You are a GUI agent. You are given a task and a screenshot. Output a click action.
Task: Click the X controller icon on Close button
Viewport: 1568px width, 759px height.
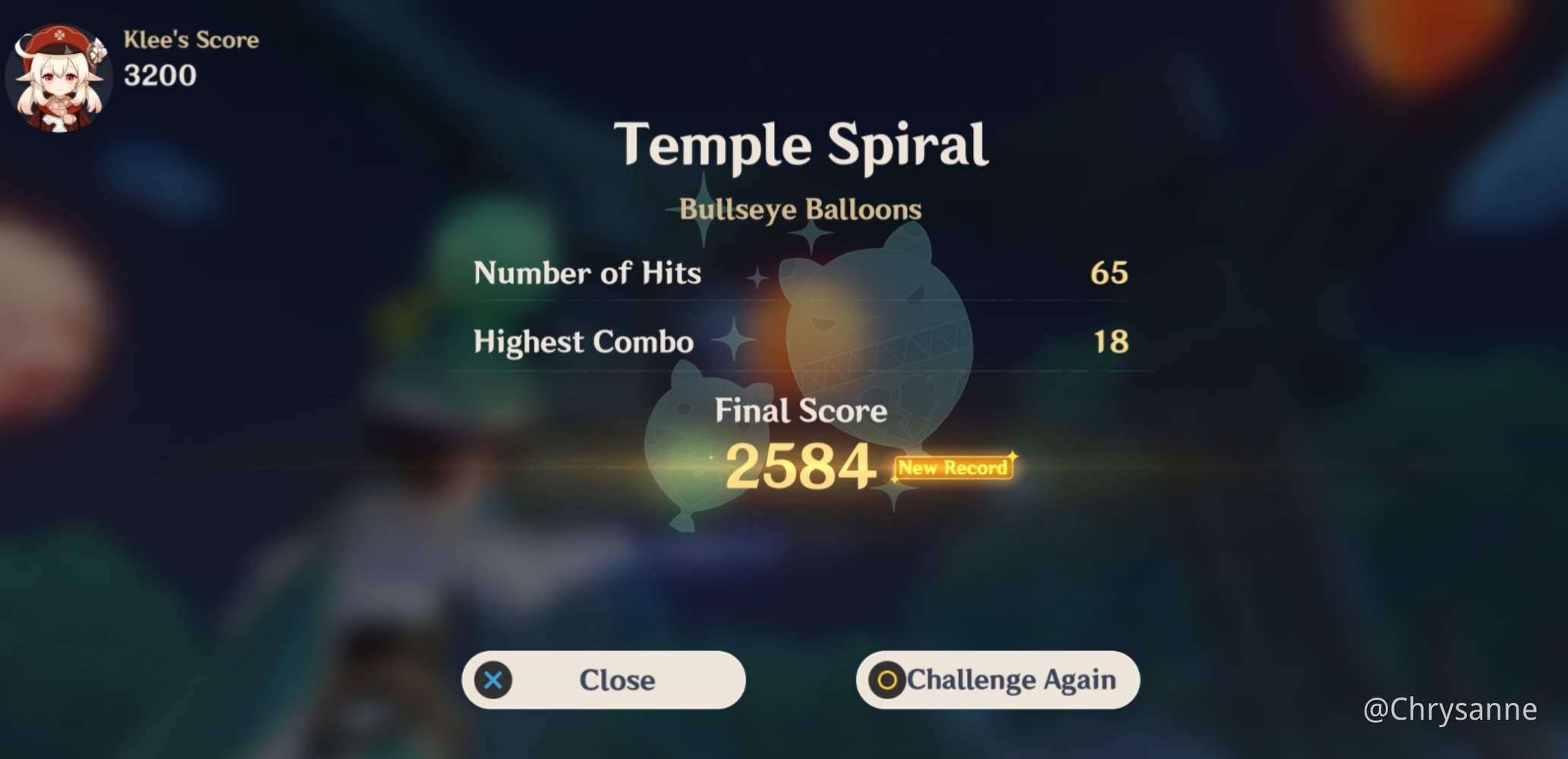tap(493, 680)
